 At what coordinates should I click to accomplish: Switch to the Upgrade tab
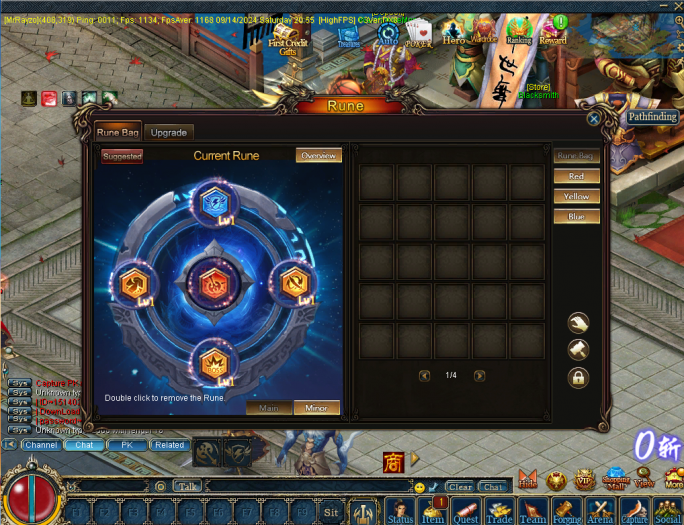(x=168, y=133)
